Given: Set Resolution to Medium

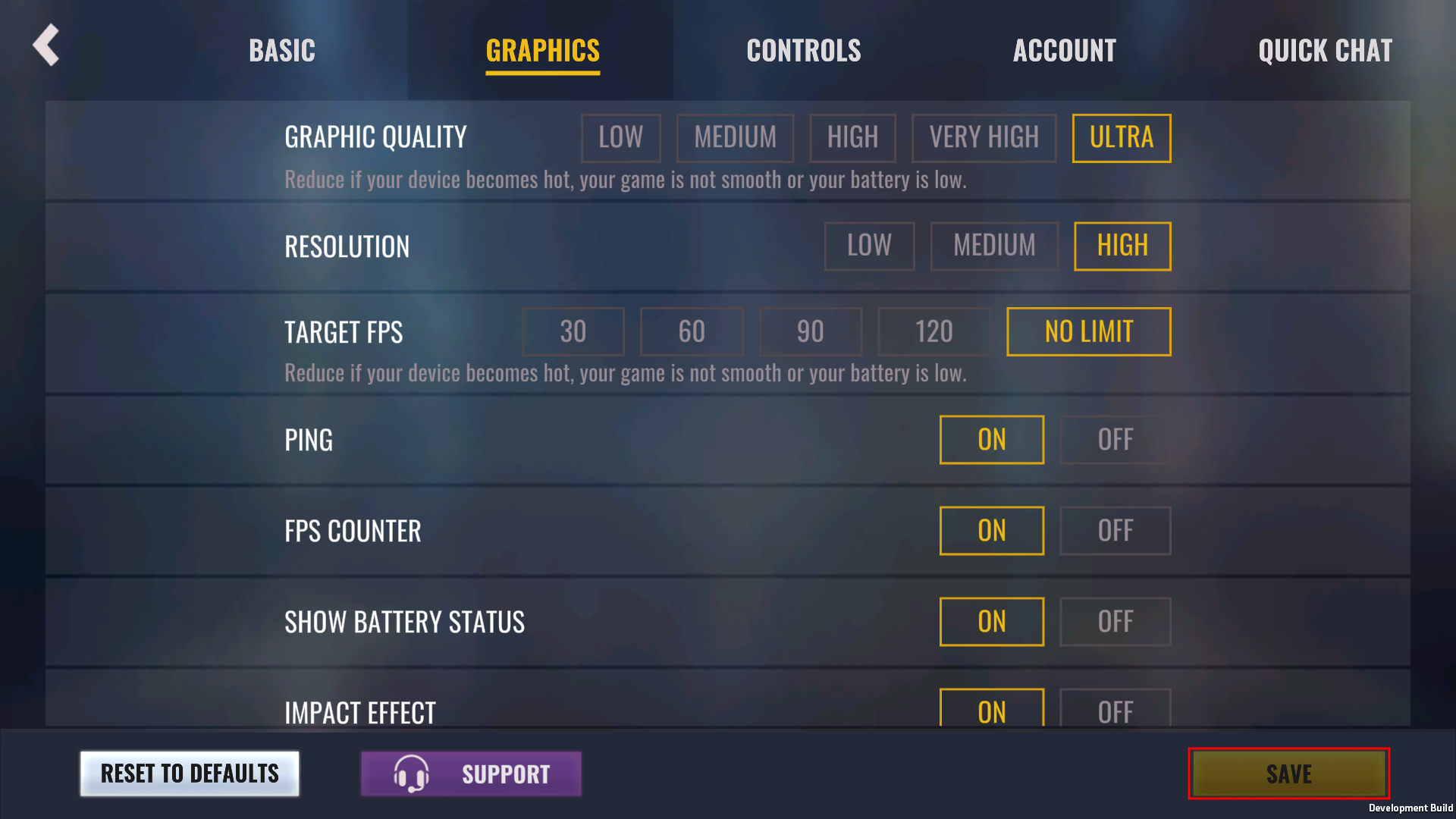Looking at the screenshot, I should (x=993, y=246).
